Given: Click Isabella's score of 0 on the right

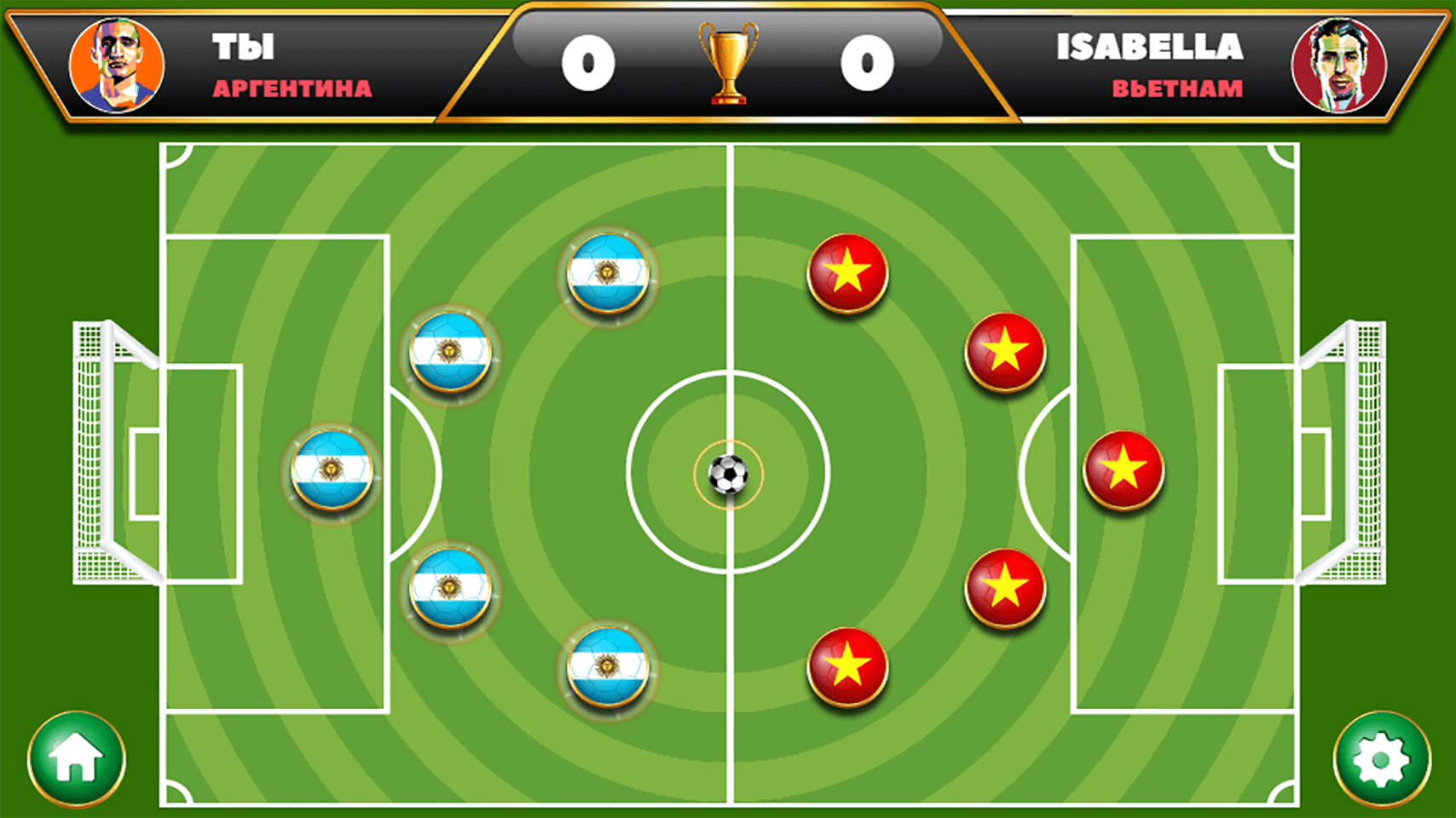Looking at the screenshot, I should 868,62.
